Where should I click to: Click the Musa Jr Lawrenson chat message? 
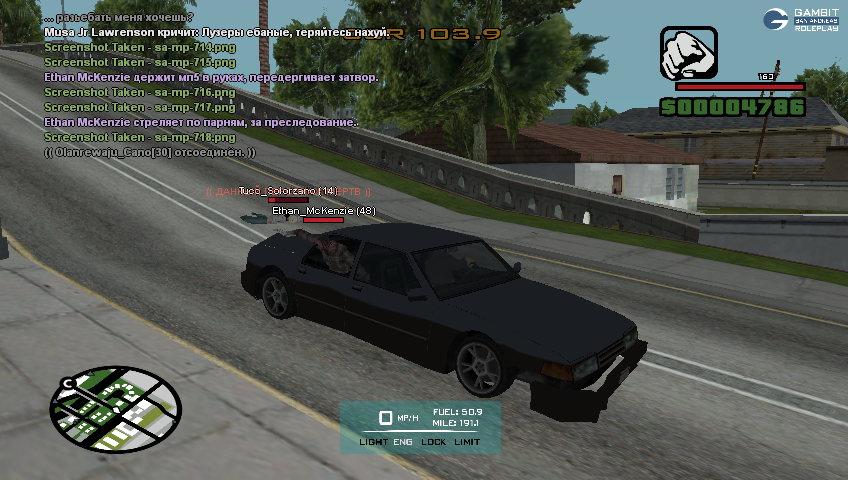[216, 33]
